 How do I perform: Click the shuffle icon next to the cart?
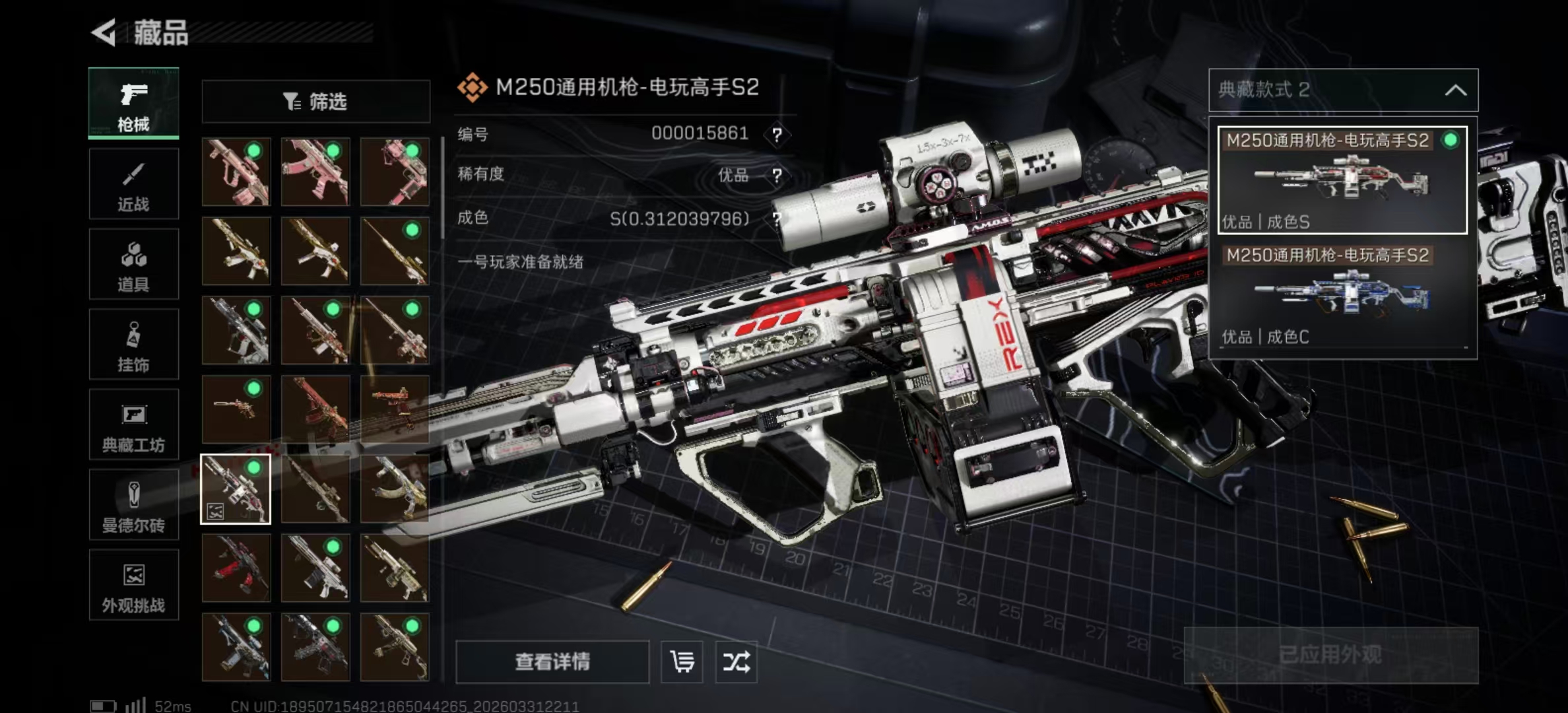737,662
